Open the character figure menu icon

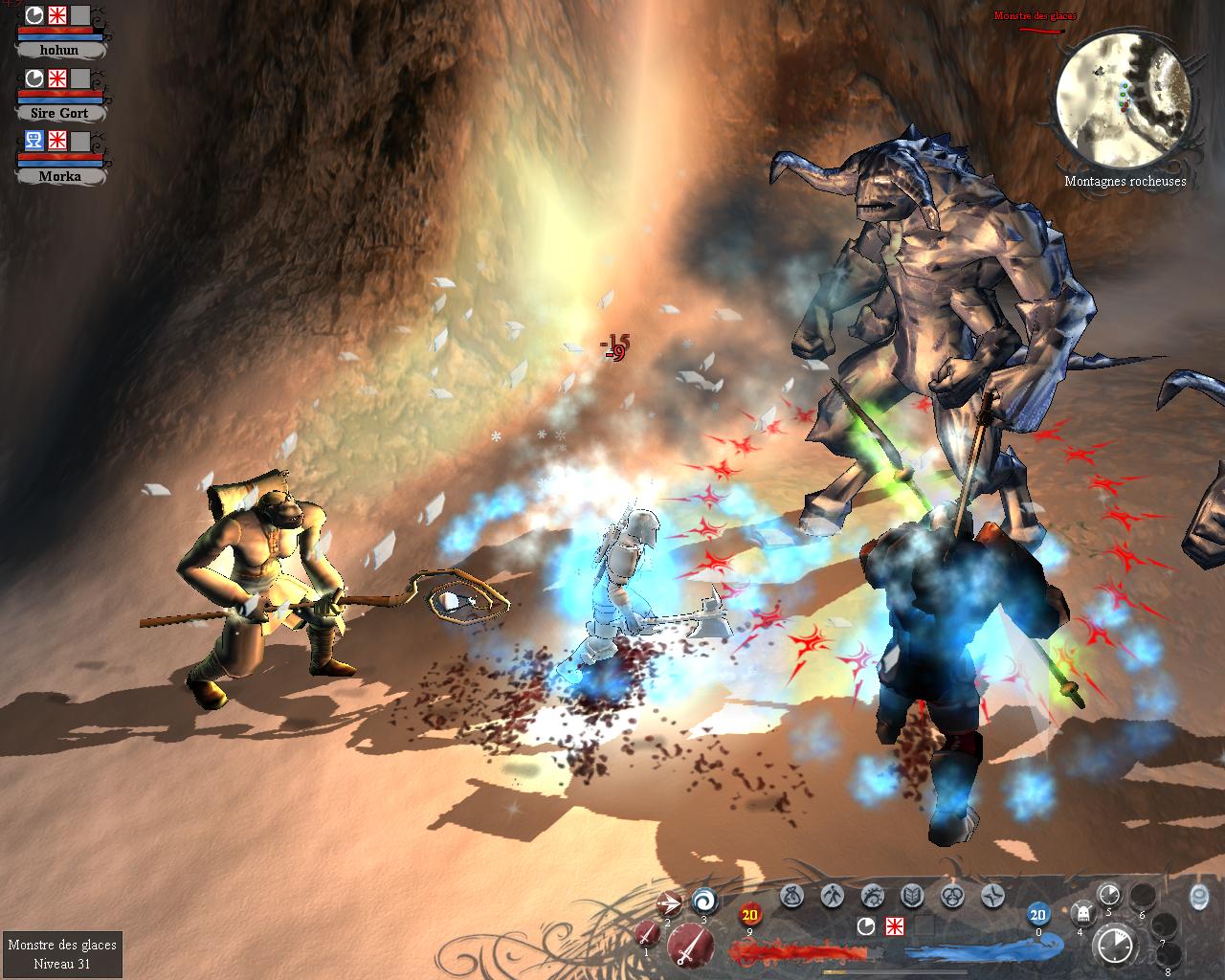click(x=832, y=896)
